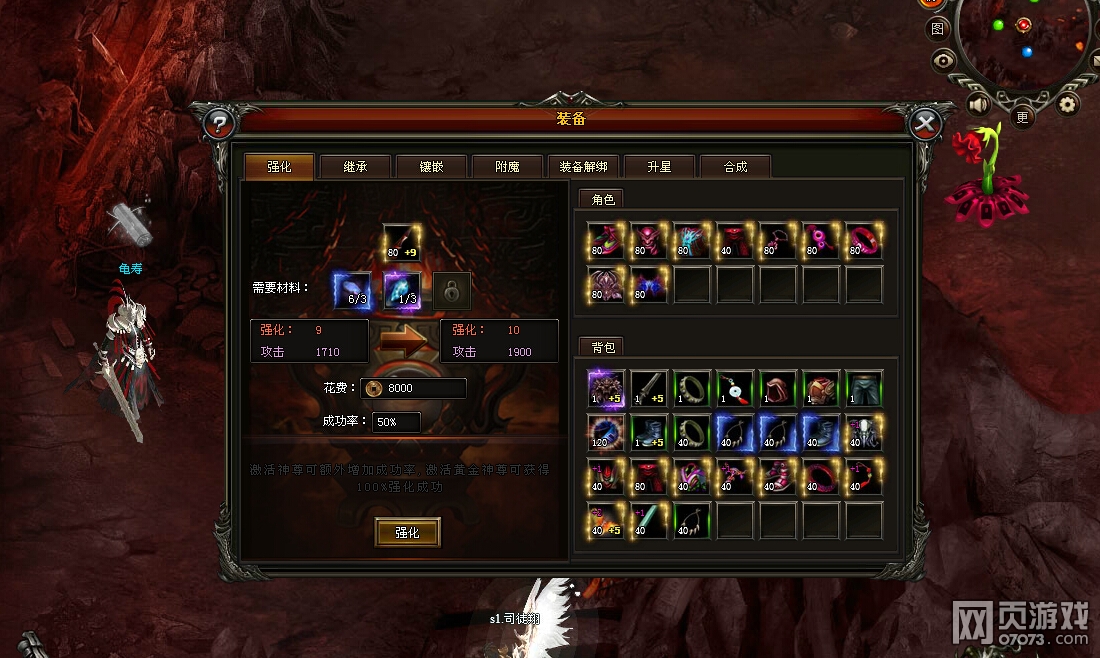Click the eye icon beside the minimap
Image resolution: width=1100 pixels, height=658 pixels.
pos(943,61)
